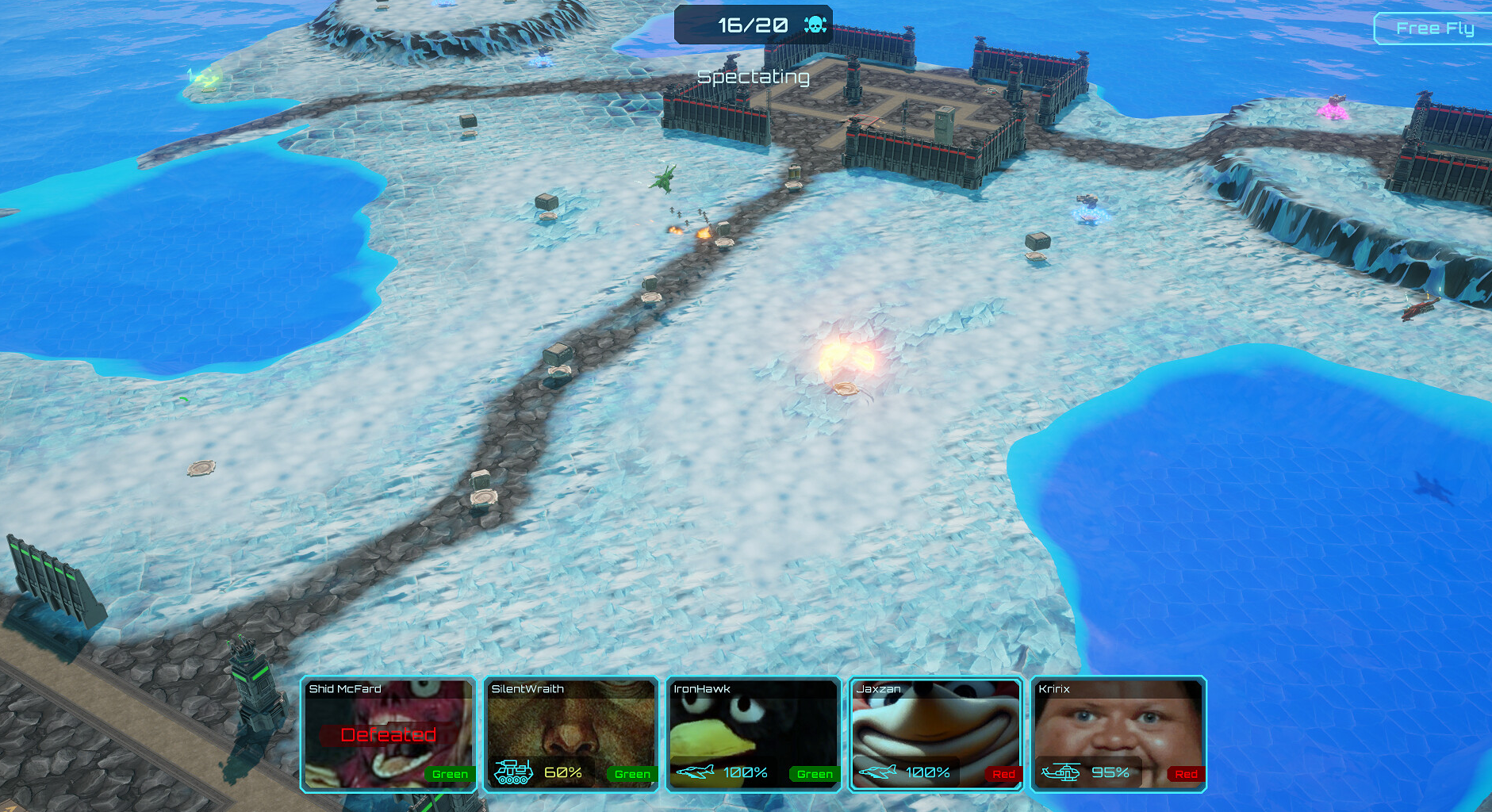
Task: Toggle the Free Fly camera button
Action: pyautogui.click(x=1434, y=29)
